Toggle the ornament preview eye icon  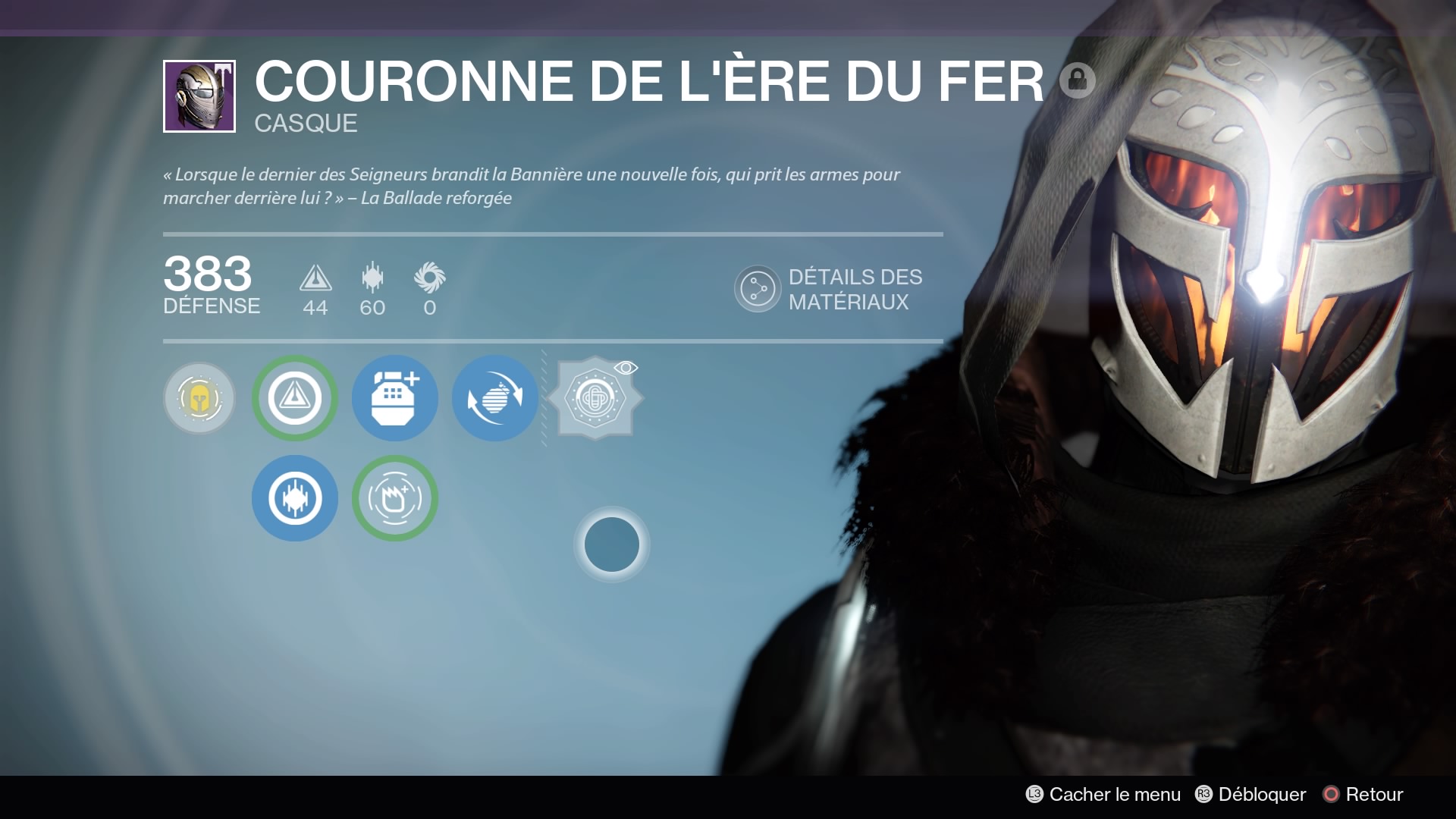[x=628, y=367]
